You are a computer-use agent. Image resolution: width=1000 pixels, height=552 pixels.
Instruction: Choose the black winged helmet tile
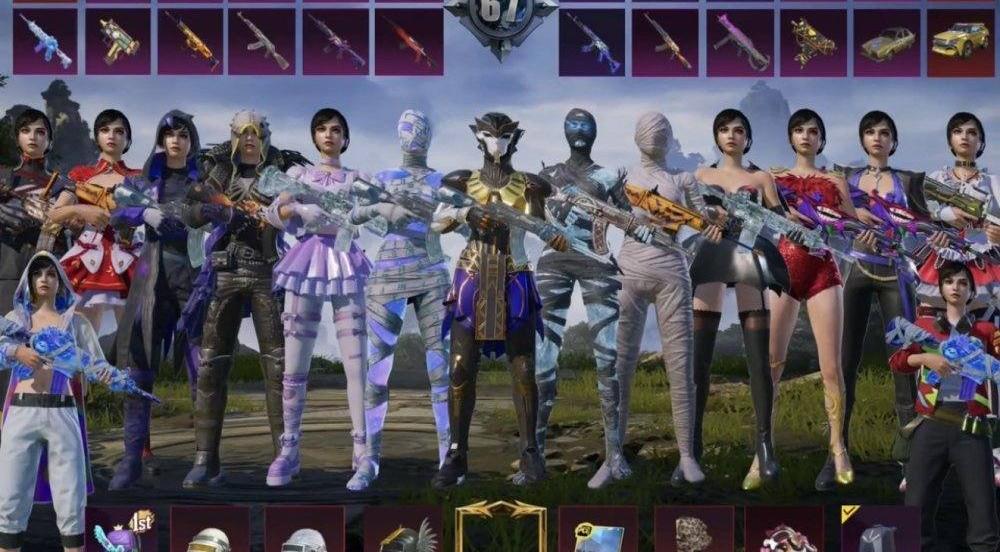(x=403, y=532)
